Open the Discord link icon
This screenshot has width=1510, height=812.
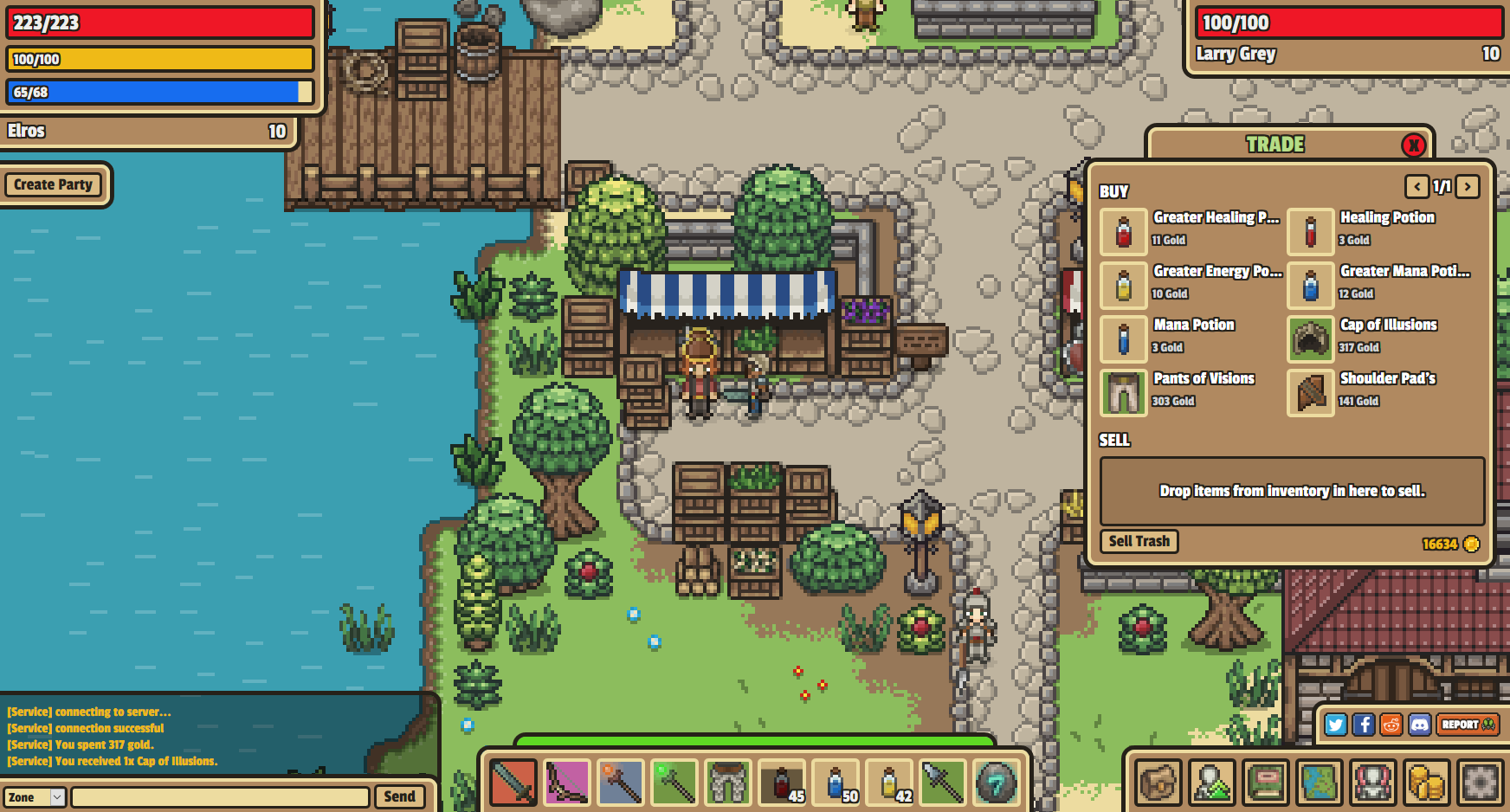pyautogui.click(x=1419, y=725)
